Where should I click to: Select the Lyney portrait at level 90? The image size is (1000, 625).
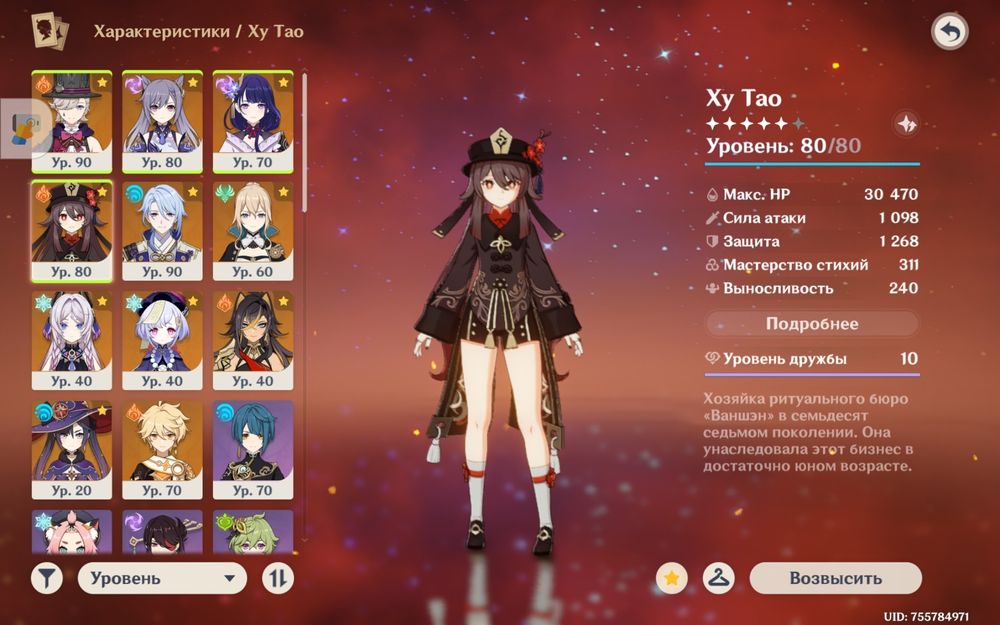click(72, 120)
